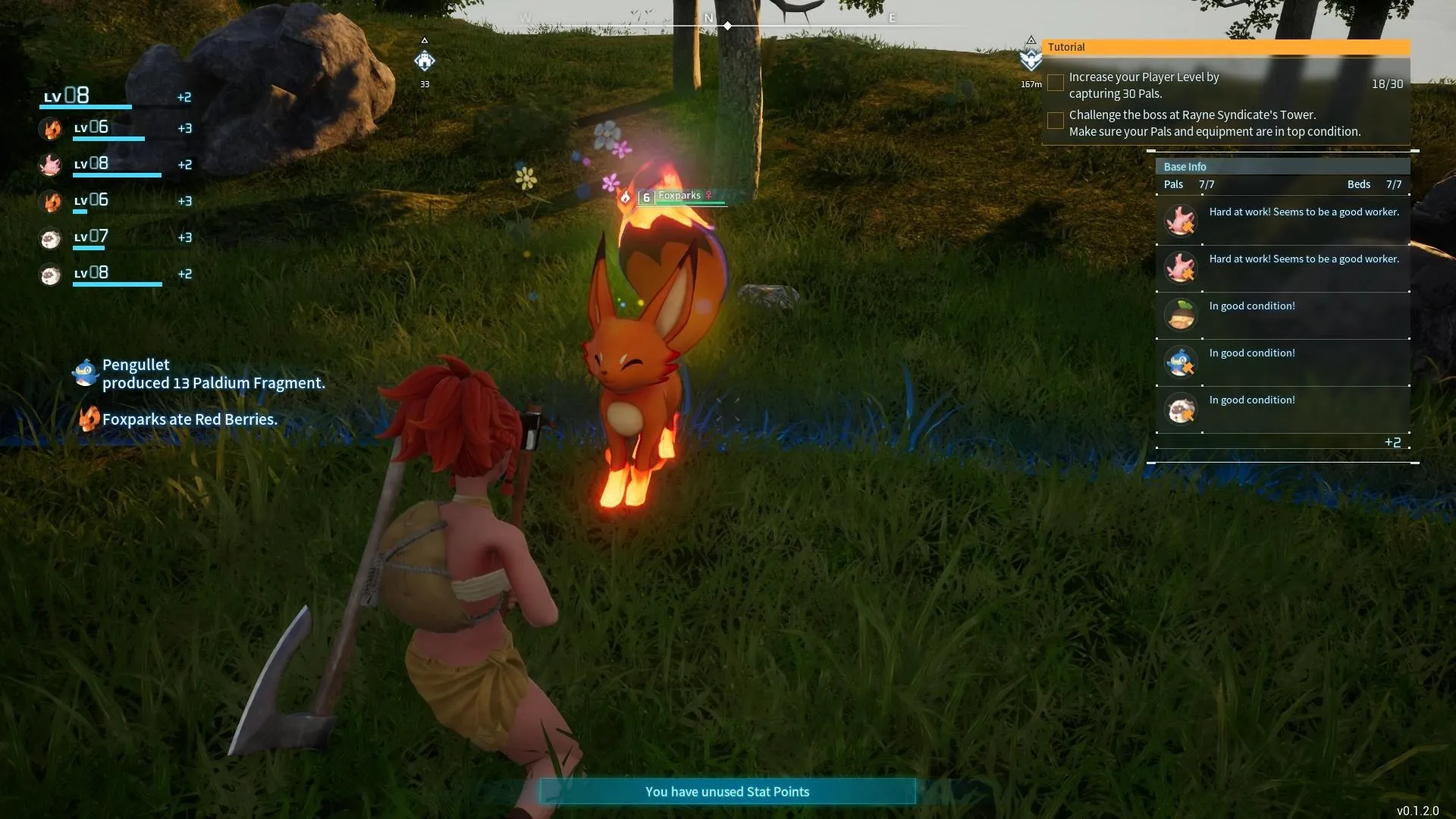The image size is (1456, 819).
Task: Tick the Rayne Syndicate's Tower objective checkbox
Action: click(x=1055, y=121)
